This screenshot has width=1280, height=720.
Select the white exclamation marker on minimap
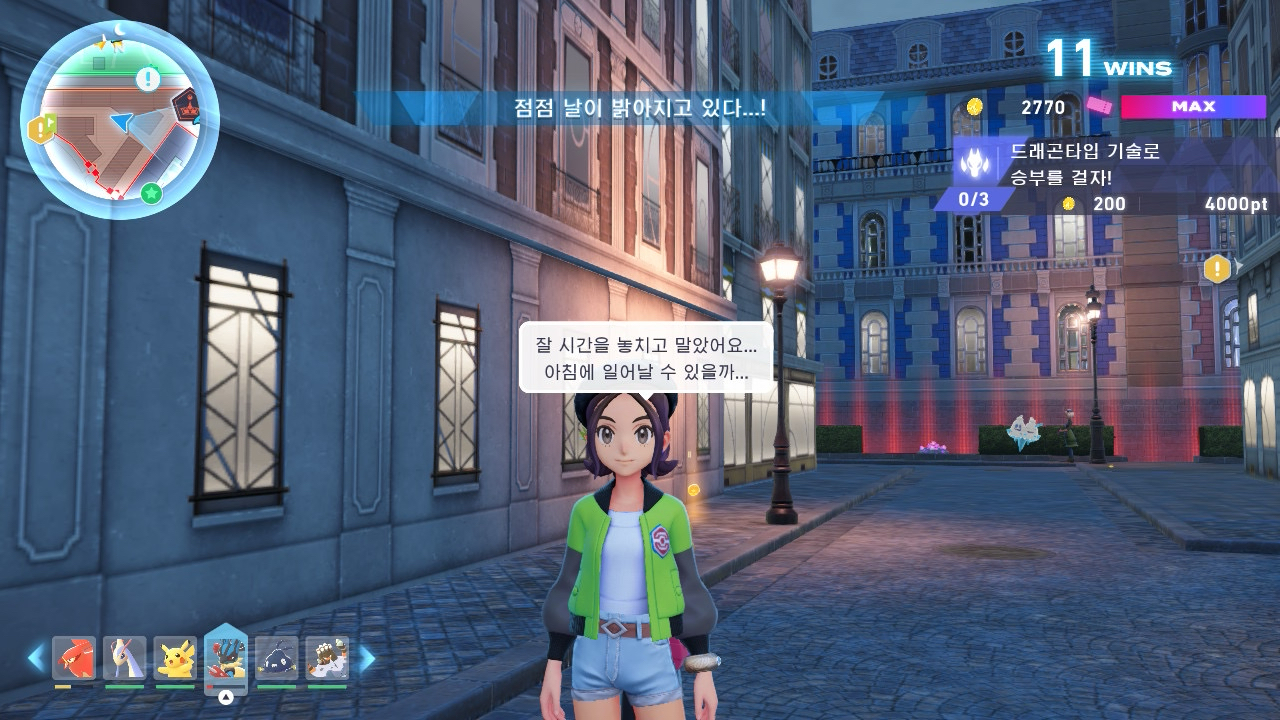[x=148, y=78]
